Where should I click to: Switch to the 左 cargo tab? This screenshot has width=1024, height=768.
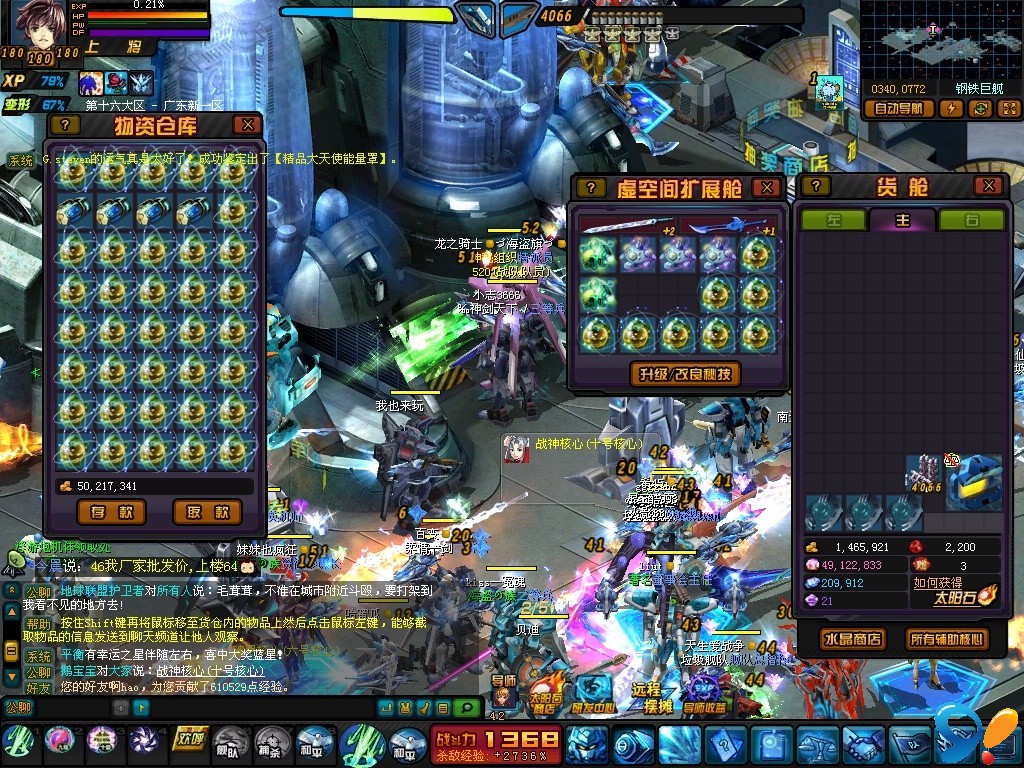[x=834, y=220]
